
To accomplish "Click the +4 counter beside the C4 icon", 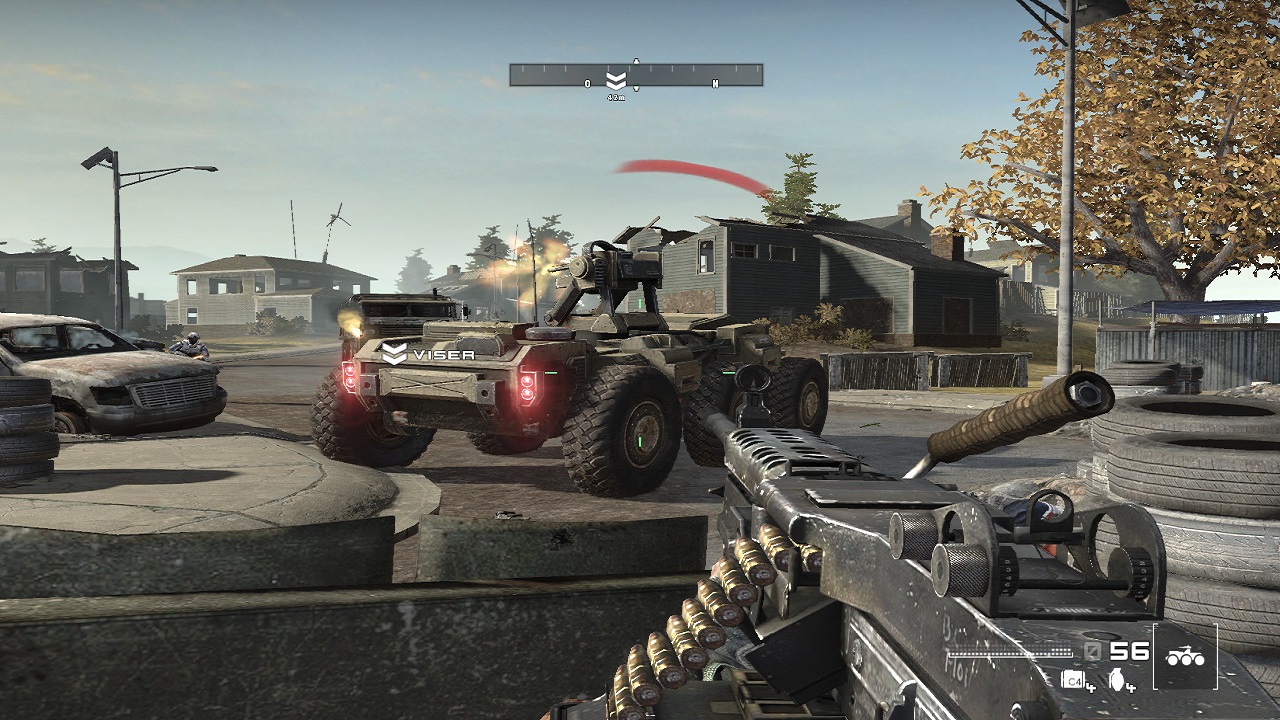I will coord(1092,688).
